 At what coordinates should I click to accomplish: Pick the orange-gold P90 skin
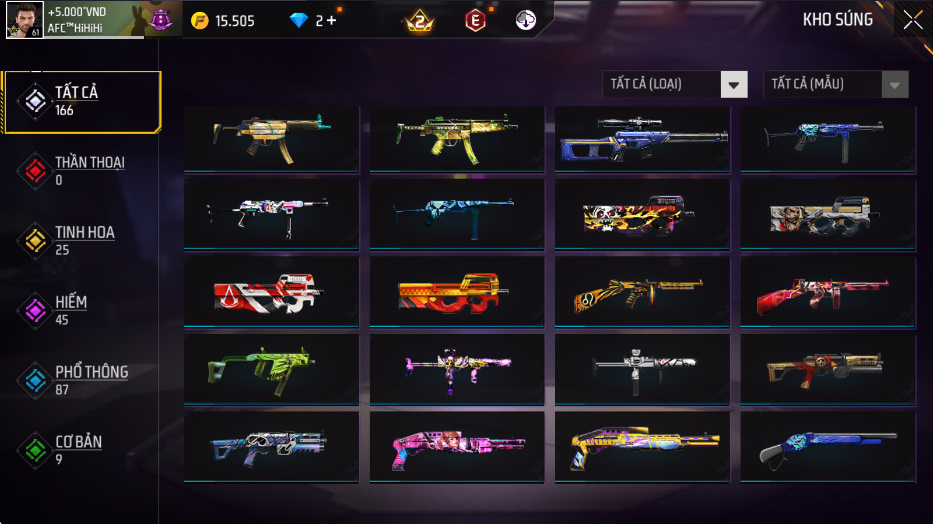tap(456, 294)
